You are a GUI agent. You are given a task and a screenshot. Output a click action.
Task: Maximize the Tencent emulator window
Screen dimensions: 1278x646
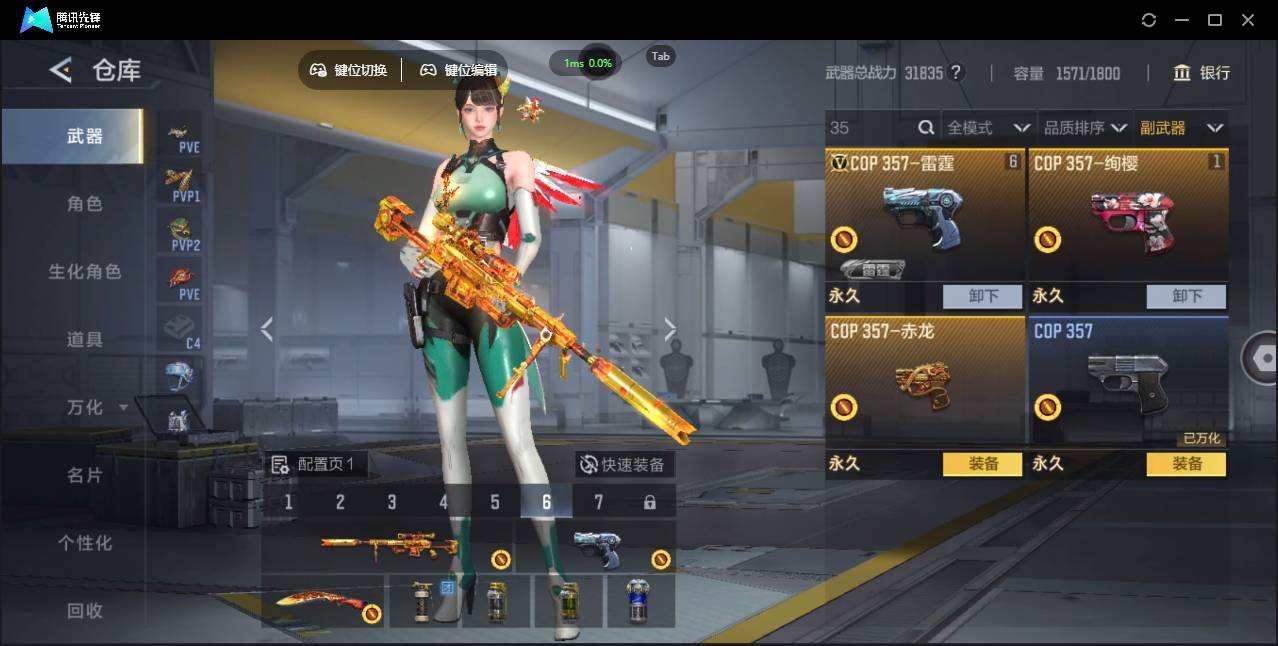click(1215, 20)
